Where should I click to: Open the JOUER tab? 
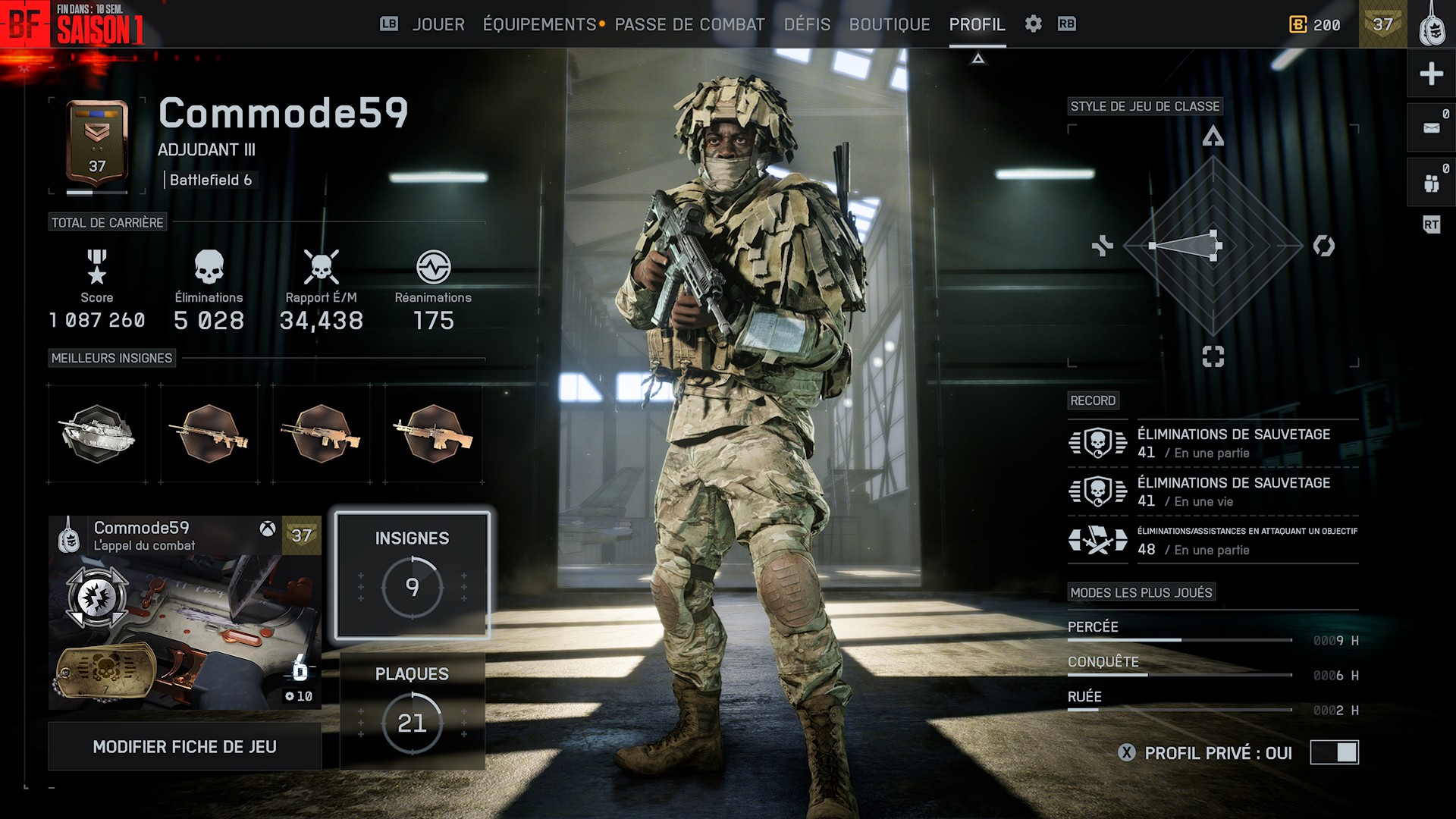coord(438,24)
